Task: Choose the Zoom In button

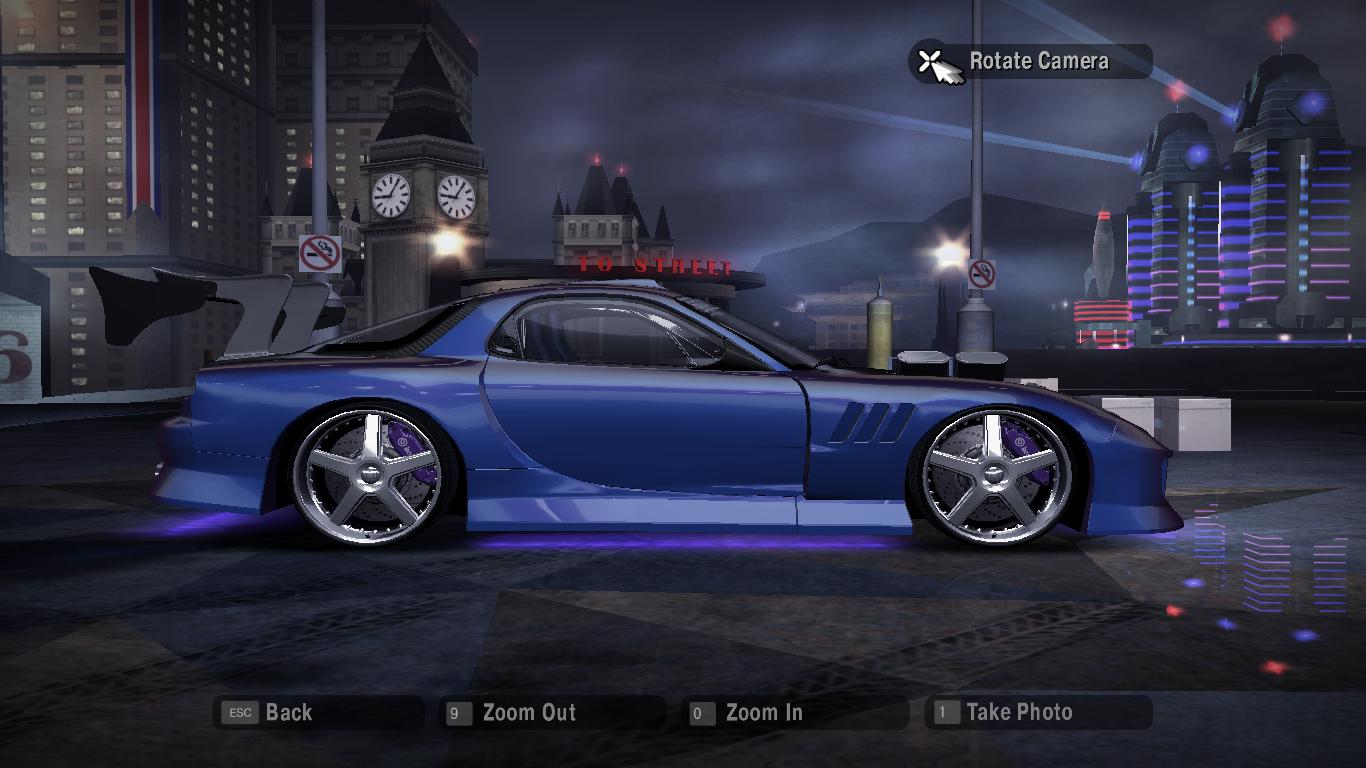Action: click(x=763, y=713)
